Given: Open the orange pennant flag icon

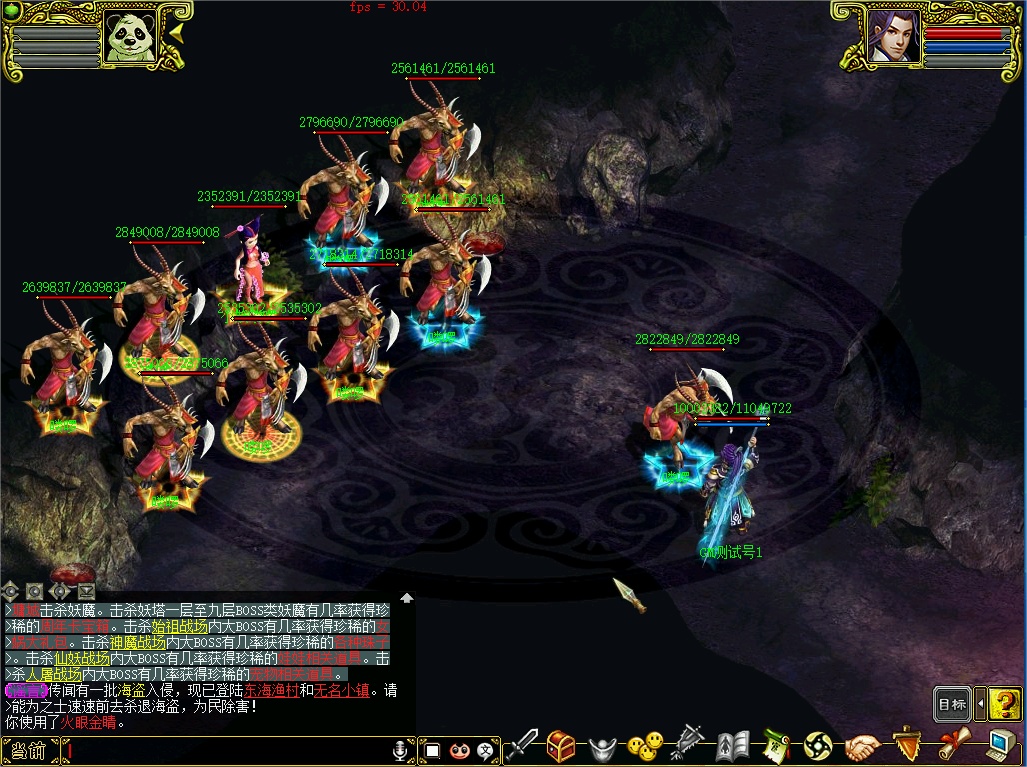Looking at the screenshot, I should point(906,745).
